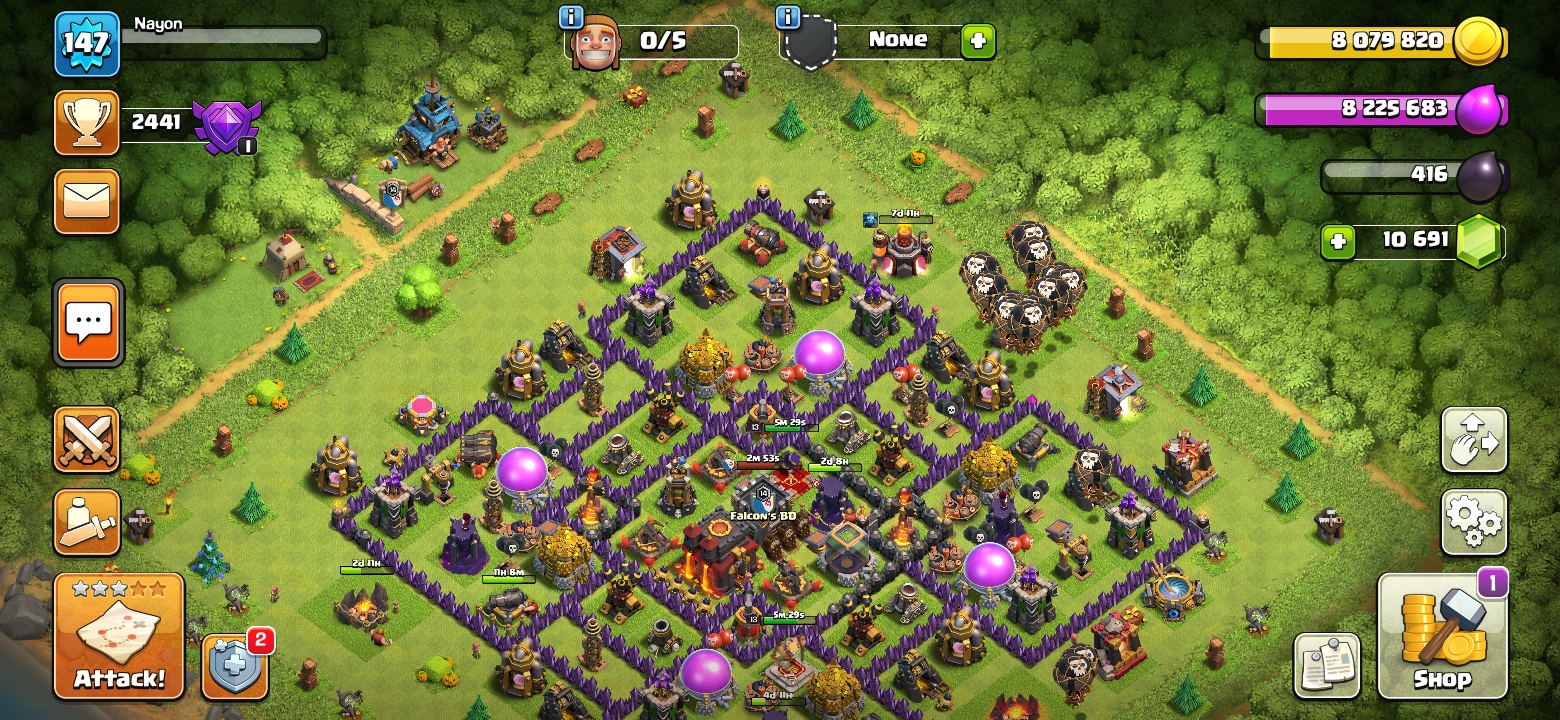Show shield info via the blue i

click(x=787, y=17)
